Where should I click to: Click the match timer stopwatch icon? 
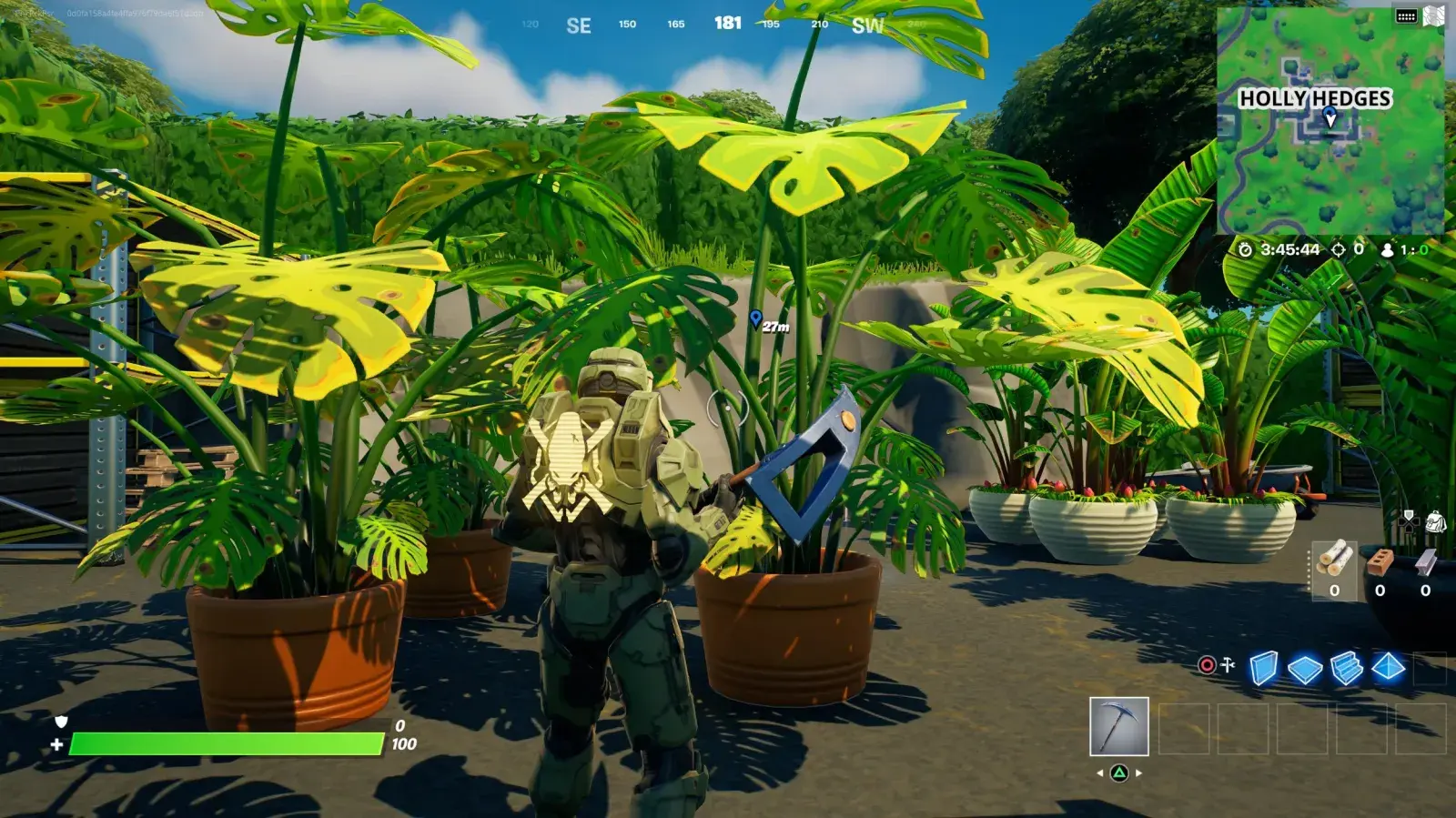[1247, 250]
